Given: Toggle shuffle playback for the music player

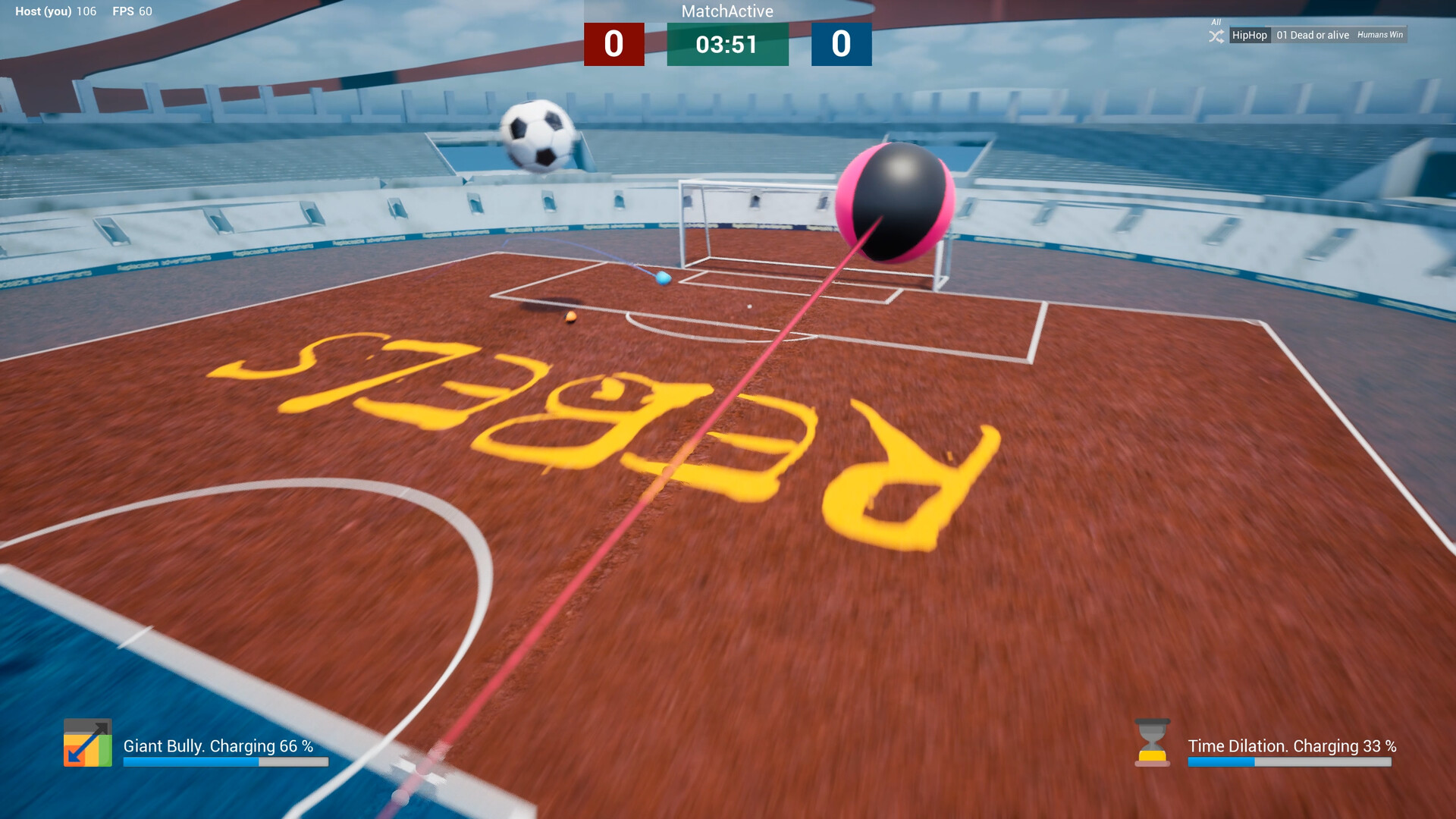Looking at the screenshot, I should (x=1215, y=35).
